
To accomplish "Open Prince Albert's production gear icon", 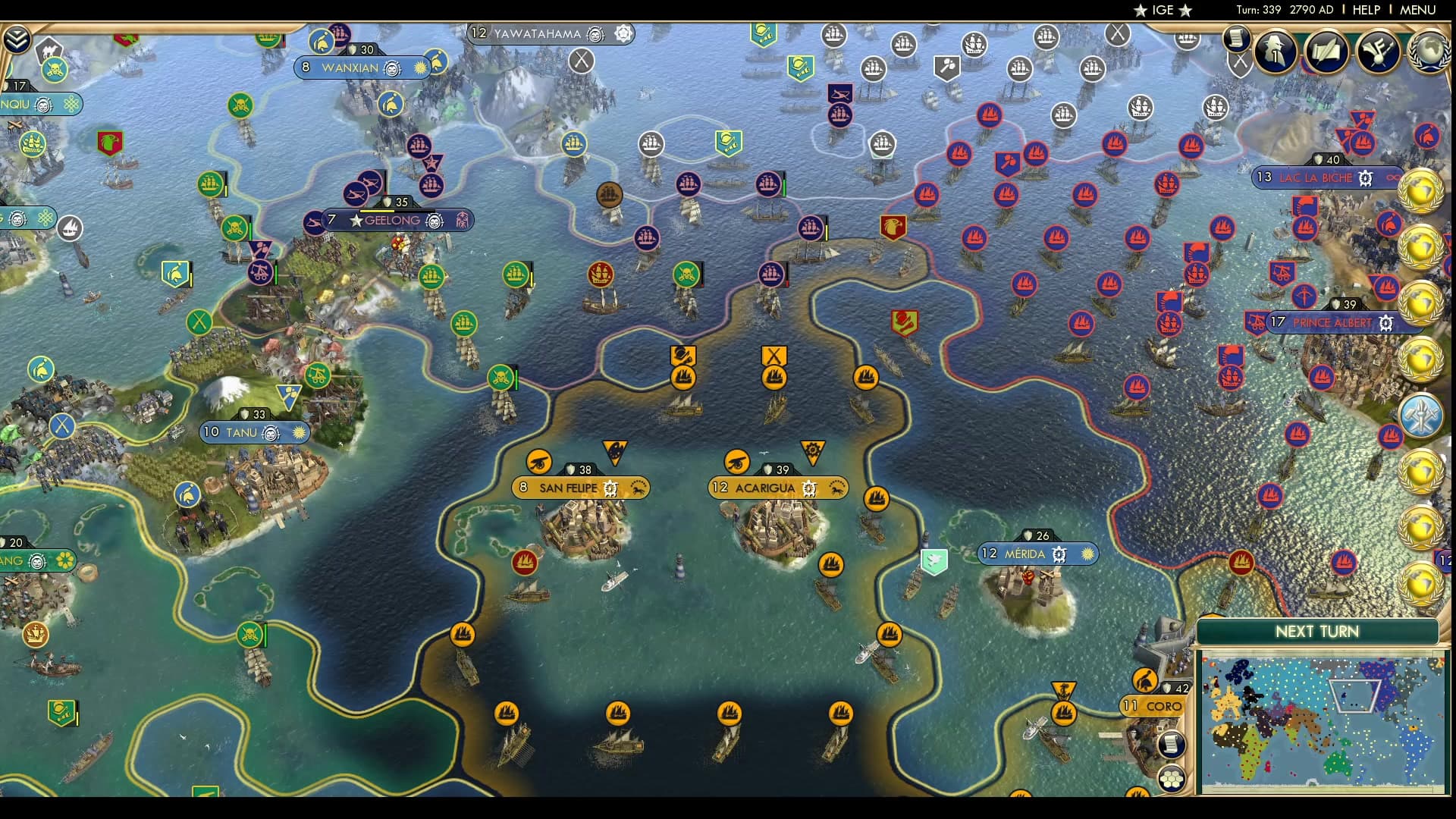I will (1386, 322).
